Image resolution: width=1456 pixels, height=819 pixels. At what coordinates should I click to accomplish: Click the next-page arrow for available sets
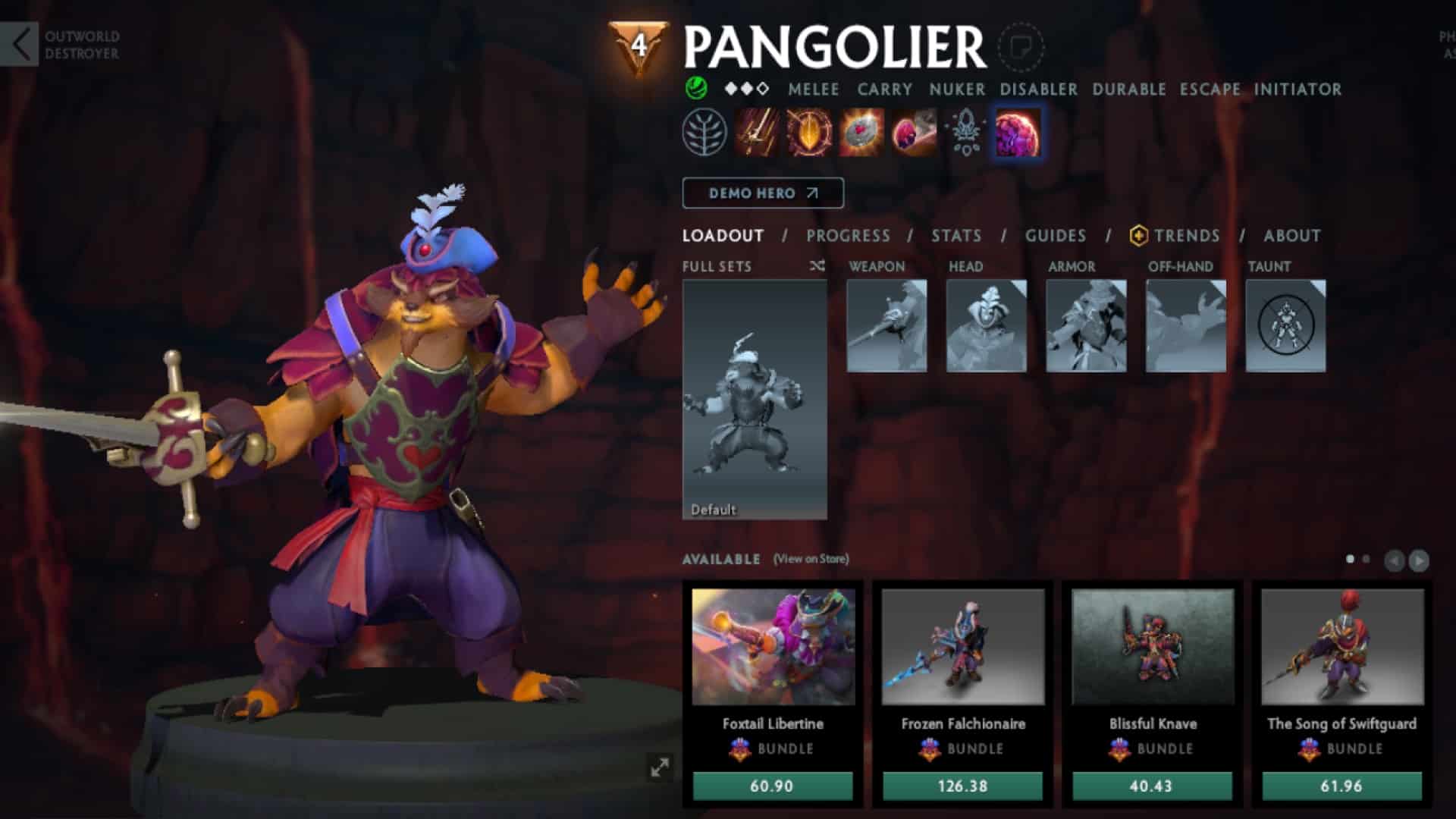1419,561
